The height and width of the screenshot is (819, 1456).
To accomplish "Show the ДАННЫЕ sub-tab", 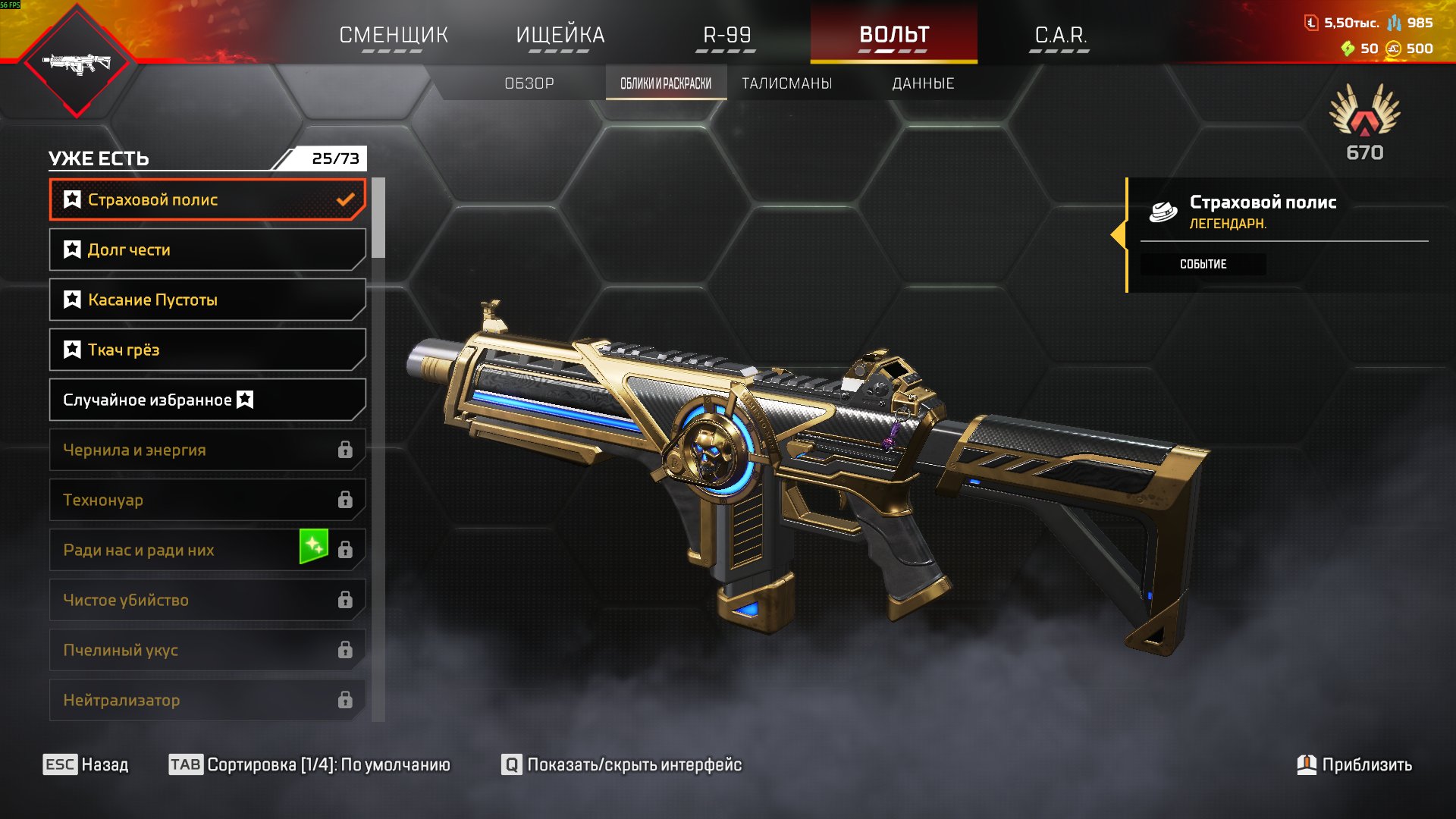I will (923, 83).
